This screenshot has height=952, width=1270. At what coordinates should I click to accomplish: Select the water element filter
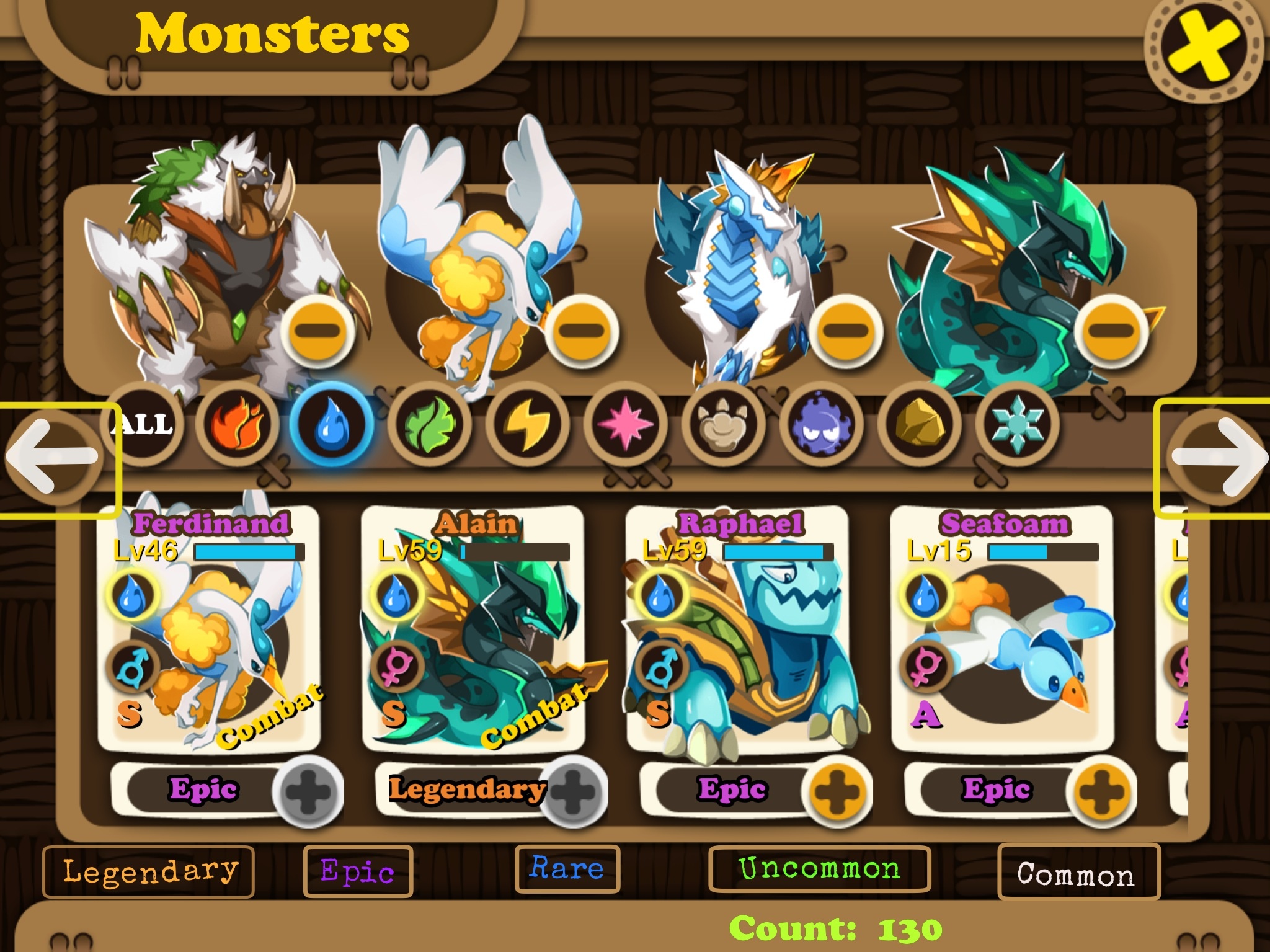[332, 425]
